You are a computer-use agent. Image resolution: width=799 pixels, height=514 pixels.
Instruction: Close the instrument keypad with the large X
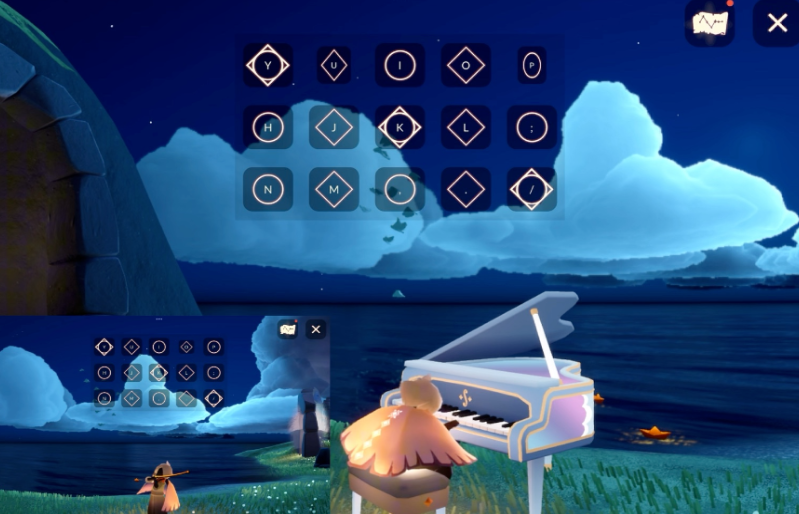[776, 23]
